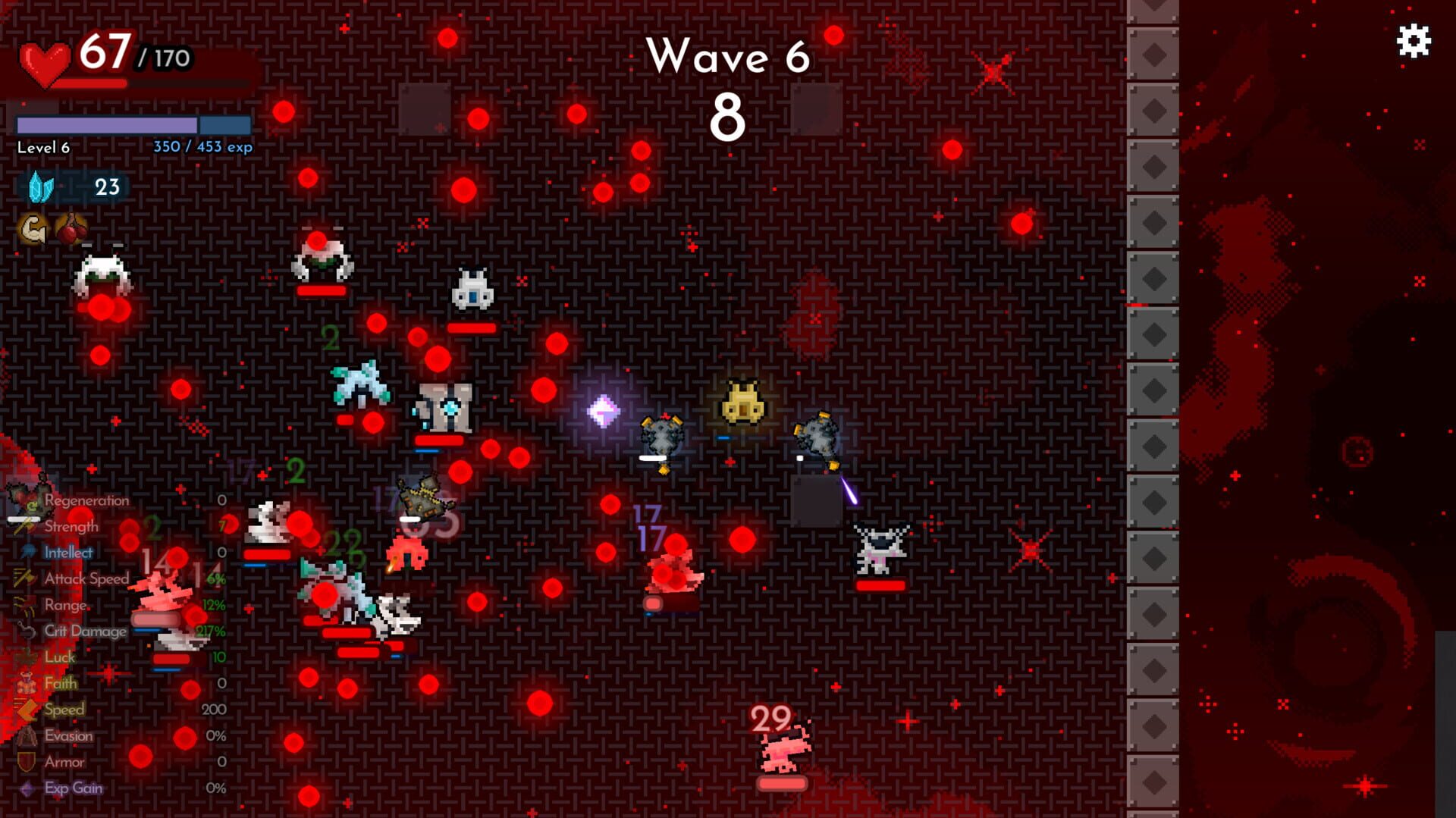
Task: Select the Luck stat entry
Action: coord(61,657)
